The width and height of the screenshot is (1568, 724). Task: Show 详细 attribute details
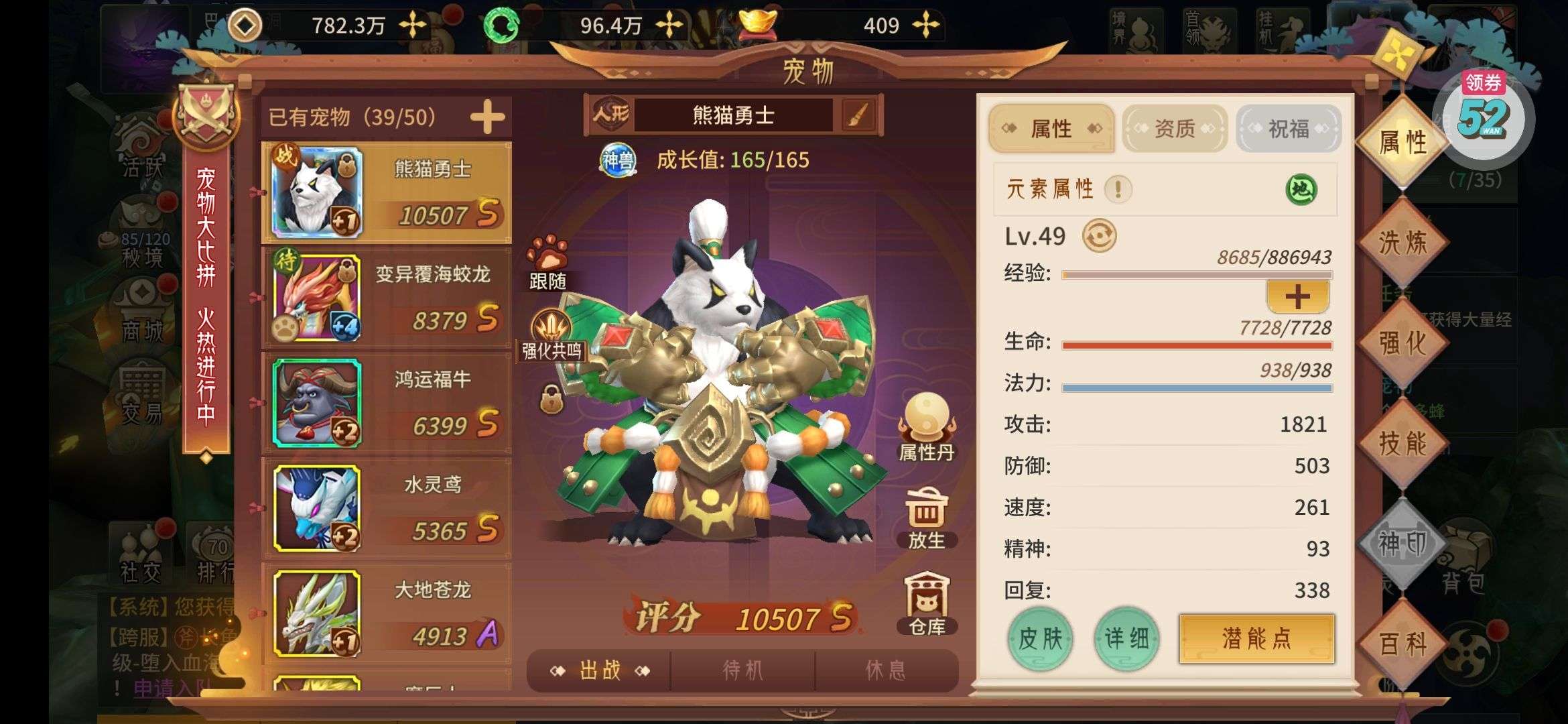click(x=1126, y=639)
